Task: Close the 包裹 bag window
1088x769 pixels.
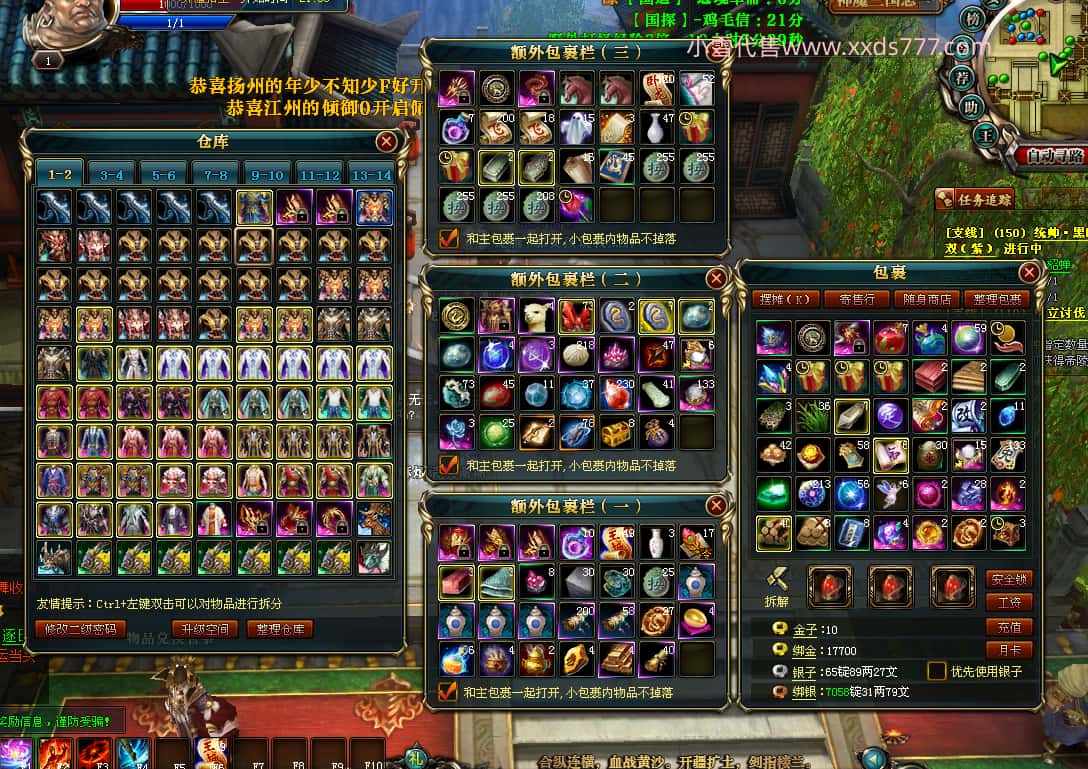Action: (1029, 272)
